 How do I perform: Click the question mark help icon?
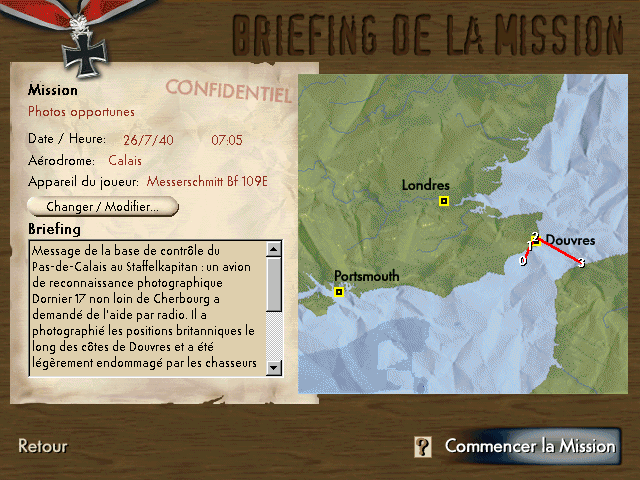point(424,447)
